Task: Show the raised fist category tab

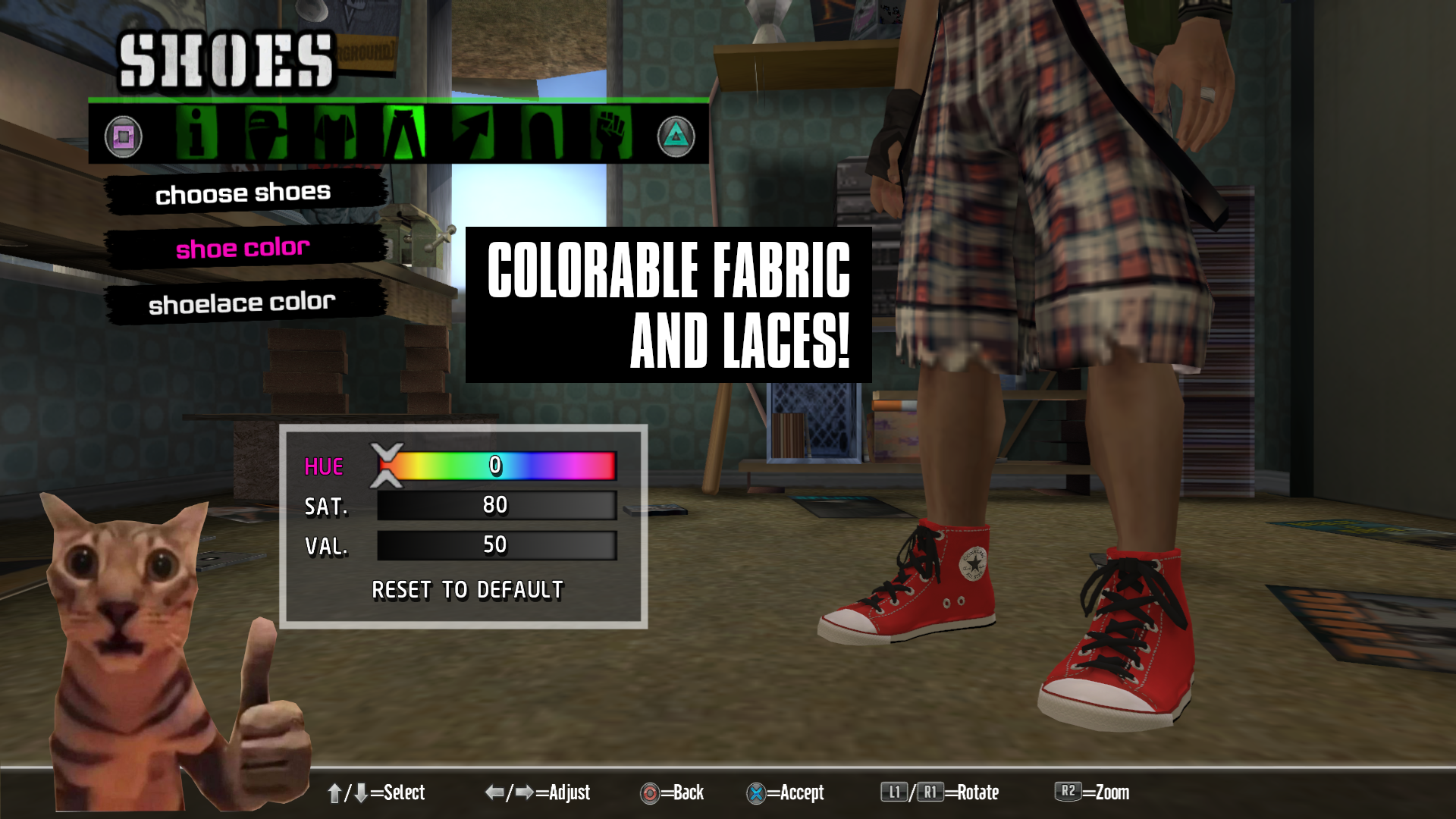Action: pos(610,134)
